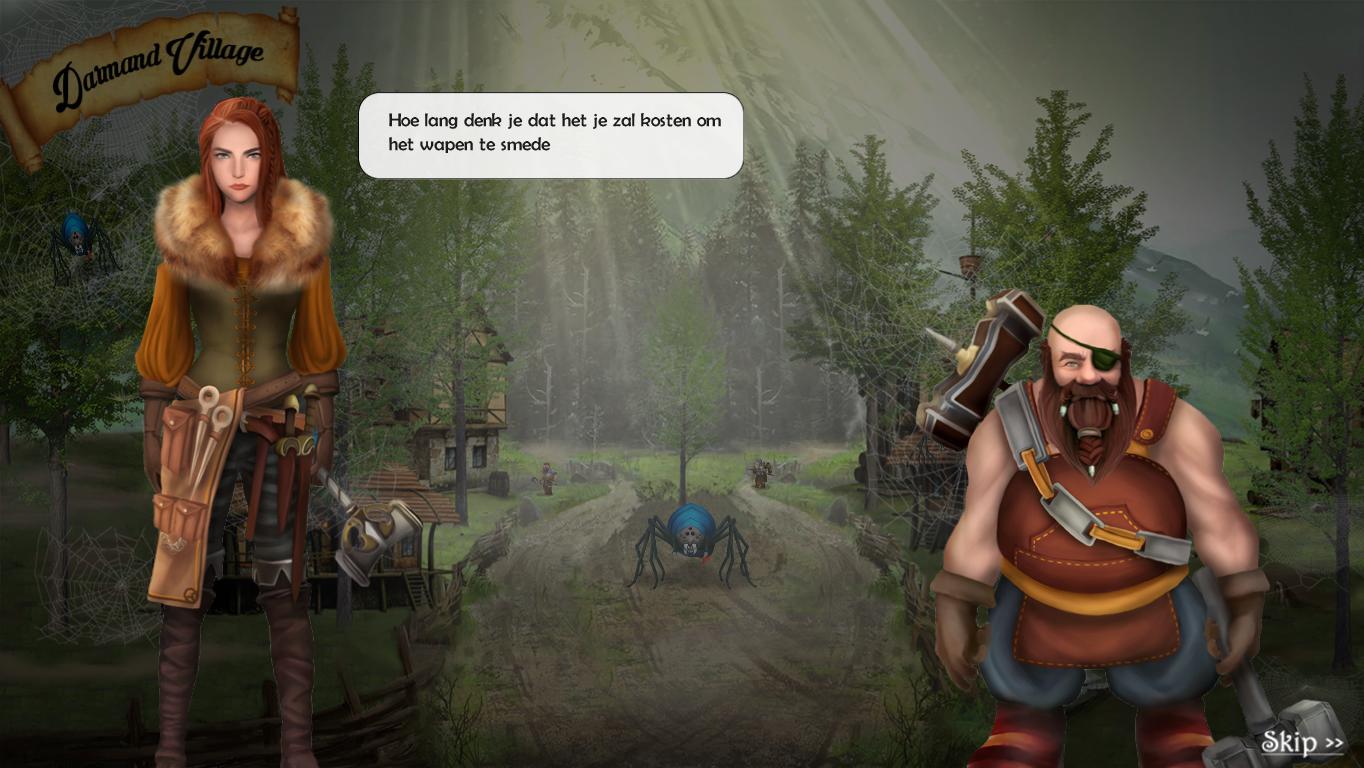Advance the dialogue speech bubble
This screenshot has width=1364, height=768.
551,135
